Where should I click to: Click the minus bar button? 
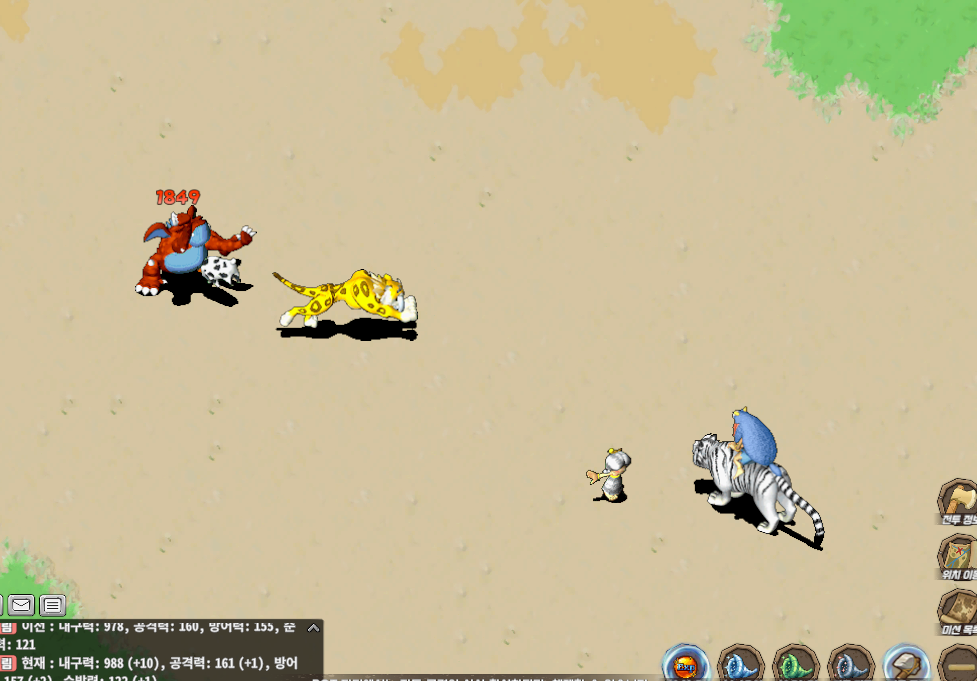(961, 665)
